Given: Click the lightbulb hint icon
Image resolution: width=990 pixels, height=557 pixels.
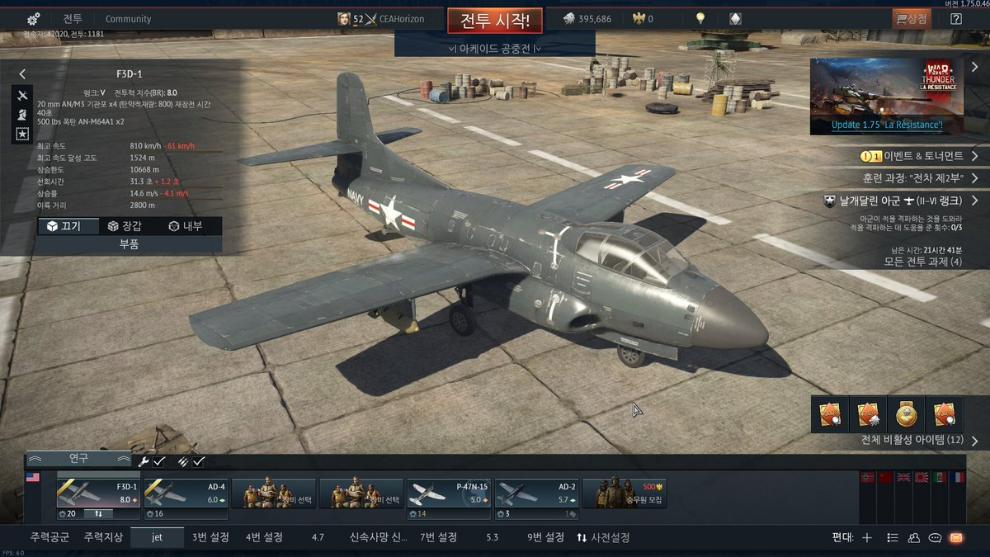Looking at the screenshot, I should [x=700, y=19].
